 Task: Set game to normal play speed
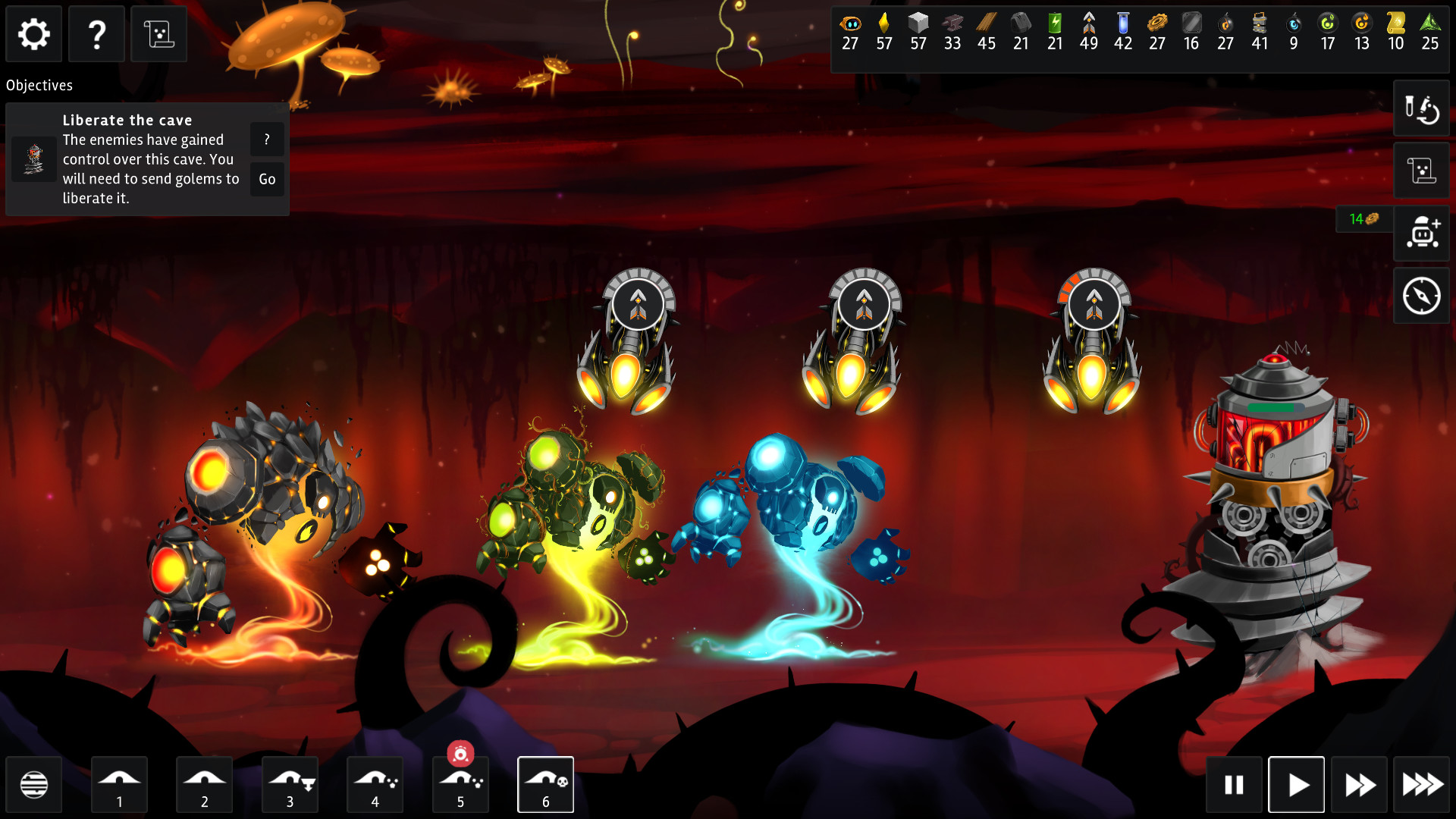click(x=1297, y=784)
